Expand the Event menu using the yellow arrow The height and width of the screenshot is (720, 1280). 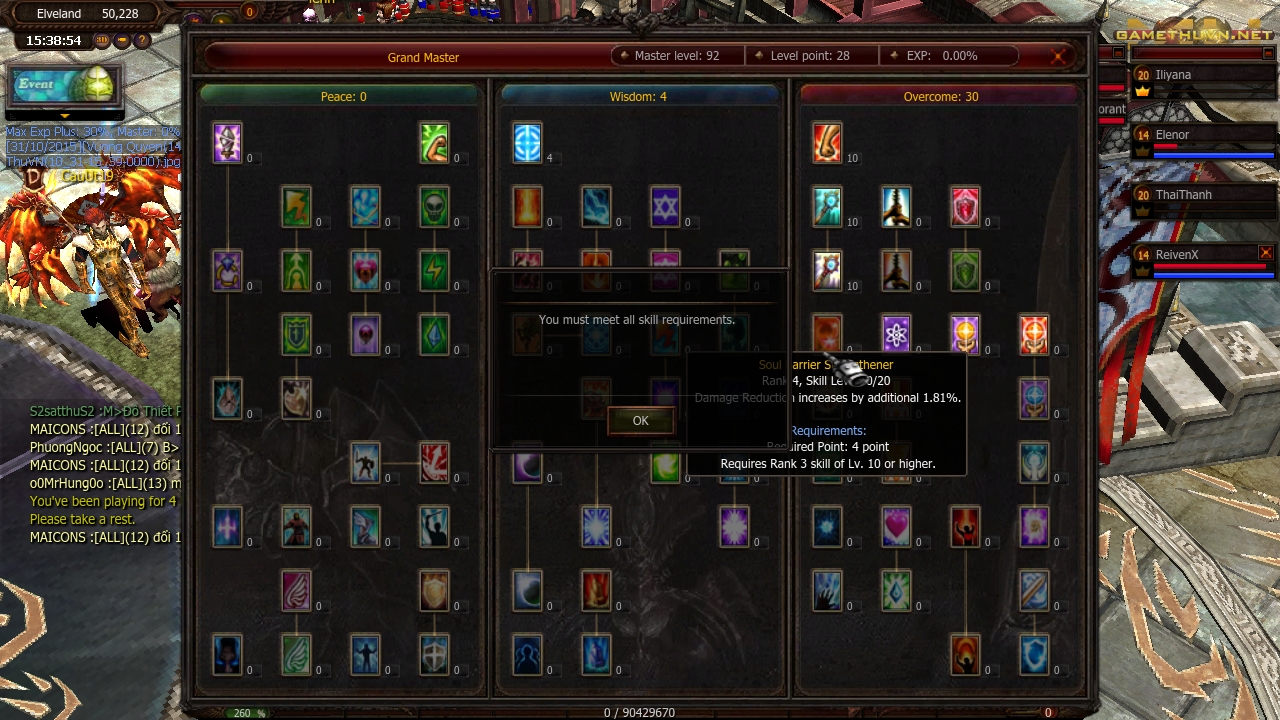click(65, 116)
